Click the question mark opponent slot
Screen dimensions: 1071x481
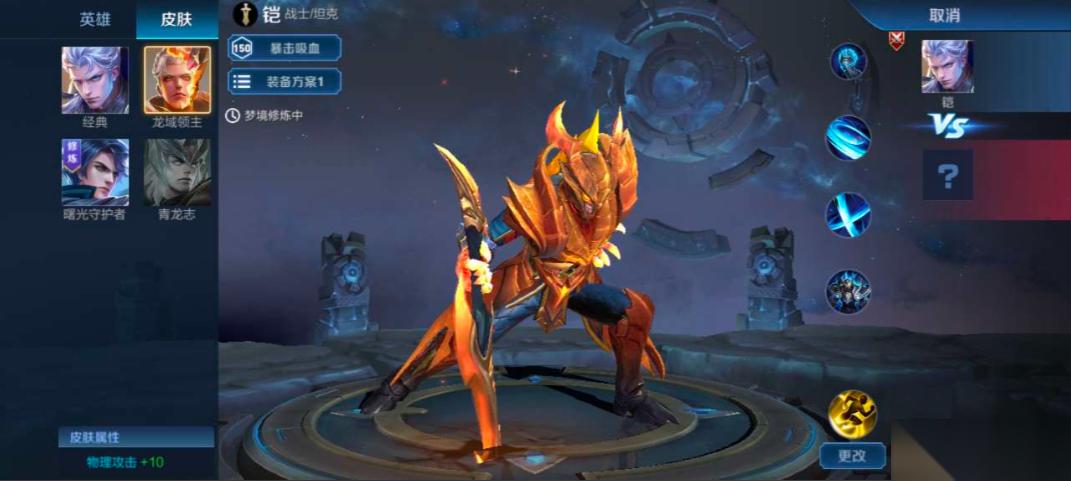pos(947,176)
